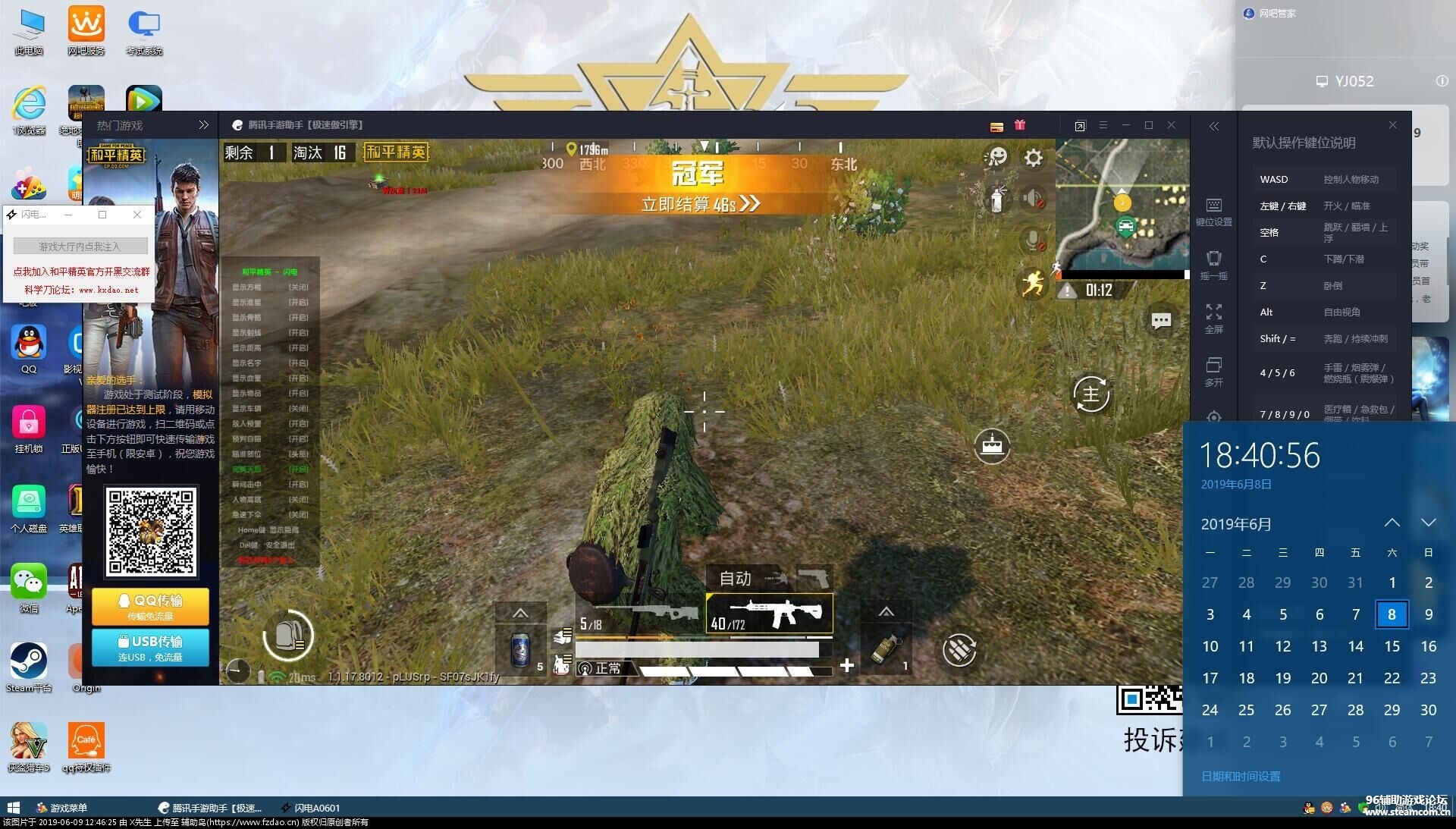Click the 主 perspective switch button
This screenshot has width=1456, height=829.
click(1091, 394)
